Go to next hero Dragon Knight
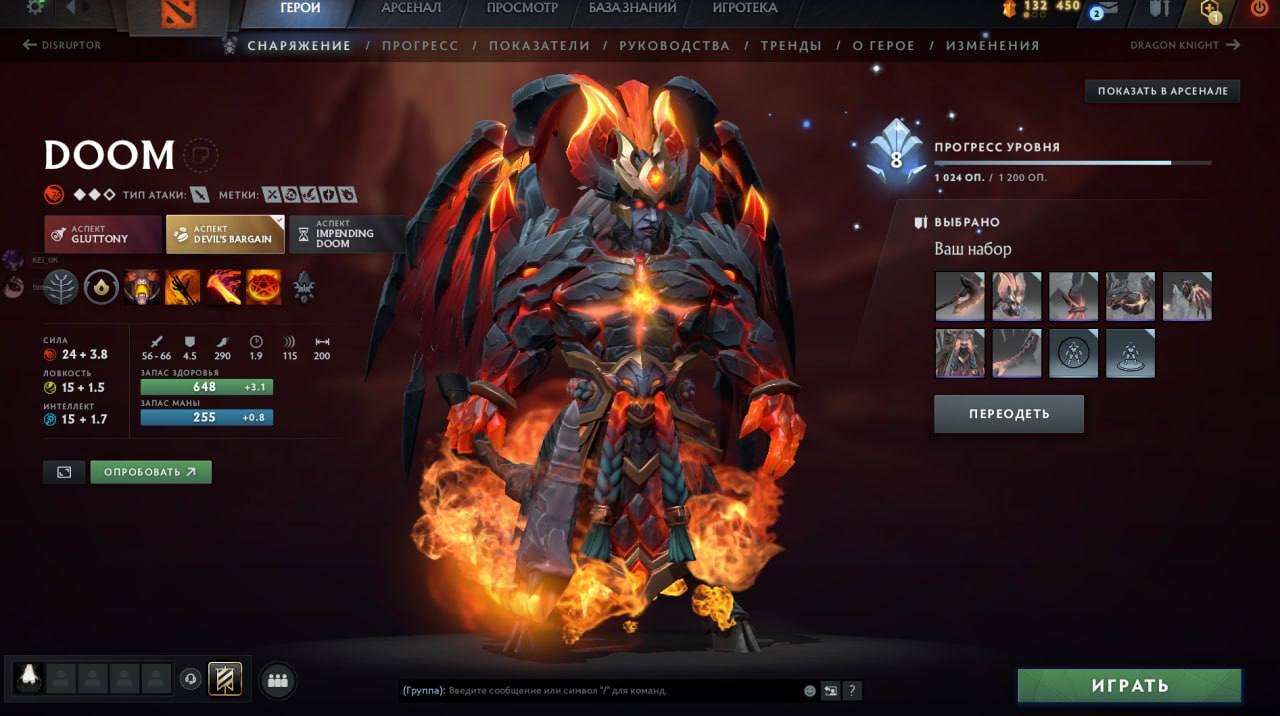 click(1185, 45)
